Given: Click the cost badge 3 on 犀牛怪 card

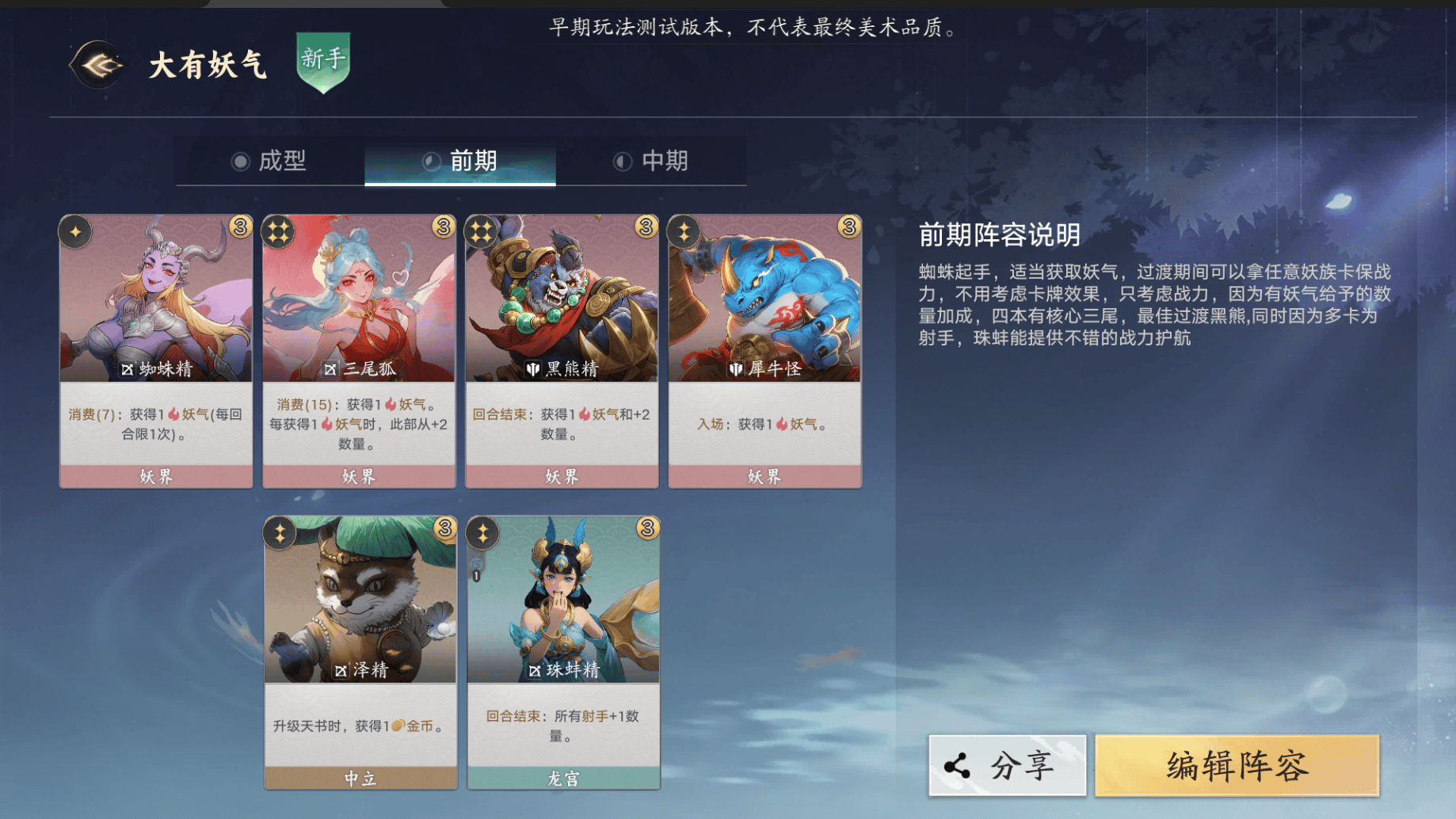Looking at the screenshot, I should (x=848, y=226).
